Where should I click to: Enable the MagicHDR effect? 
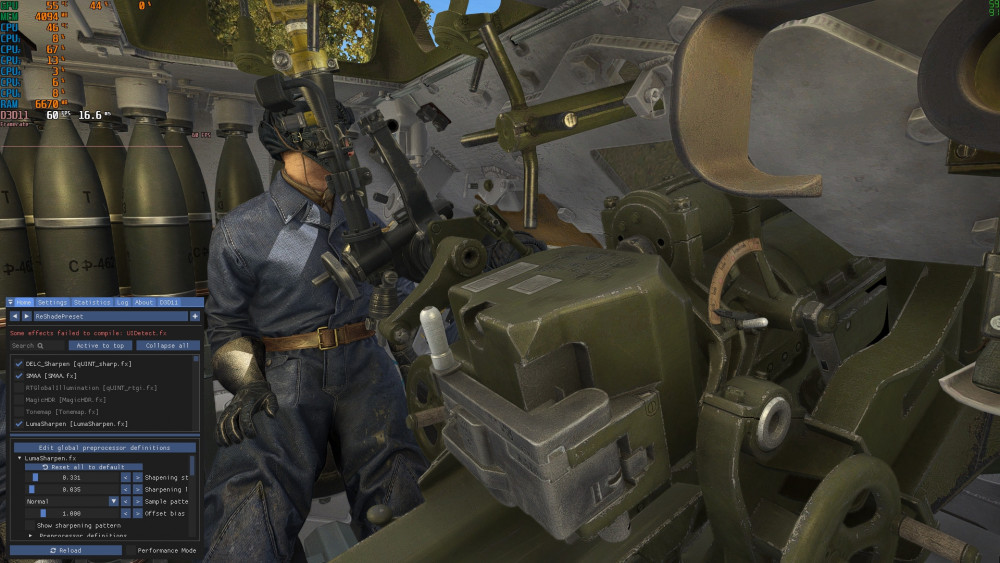pos(19,399)
